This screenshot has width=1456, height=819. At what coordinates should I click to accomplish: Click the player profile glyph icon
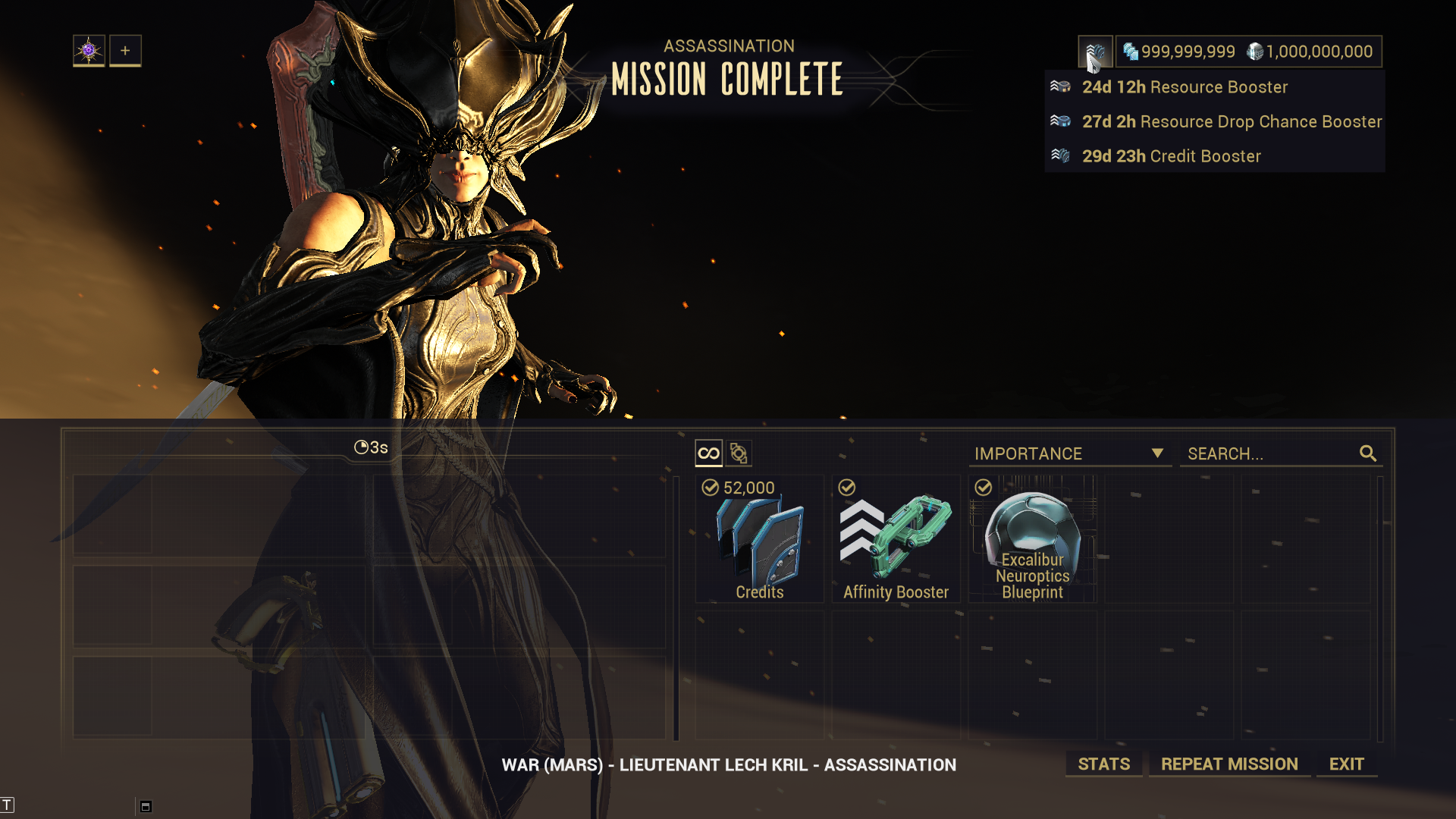click(x=89, y=51)
